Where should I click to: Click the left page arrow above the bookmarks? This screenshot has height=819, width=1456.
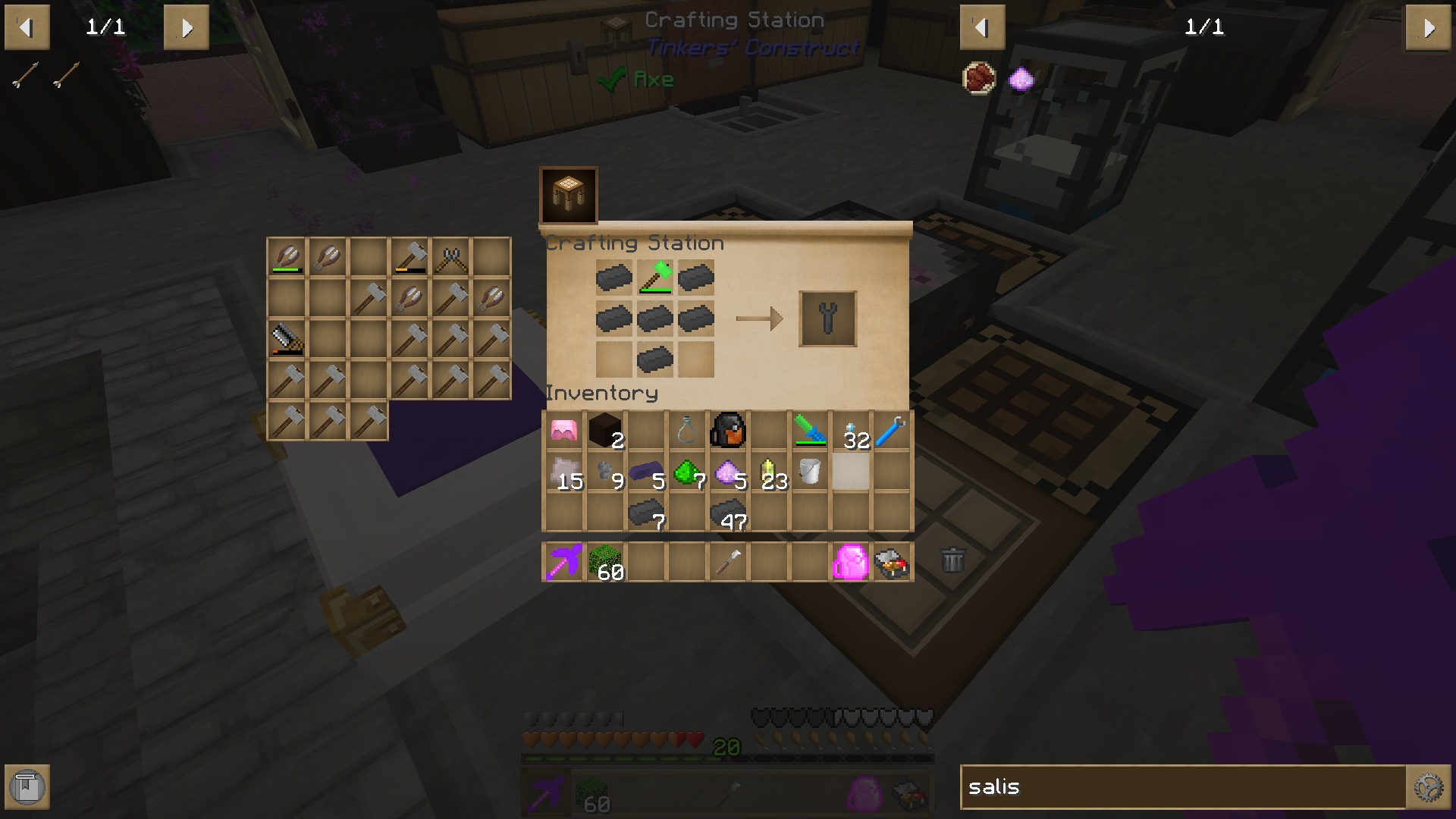[27, 27]
